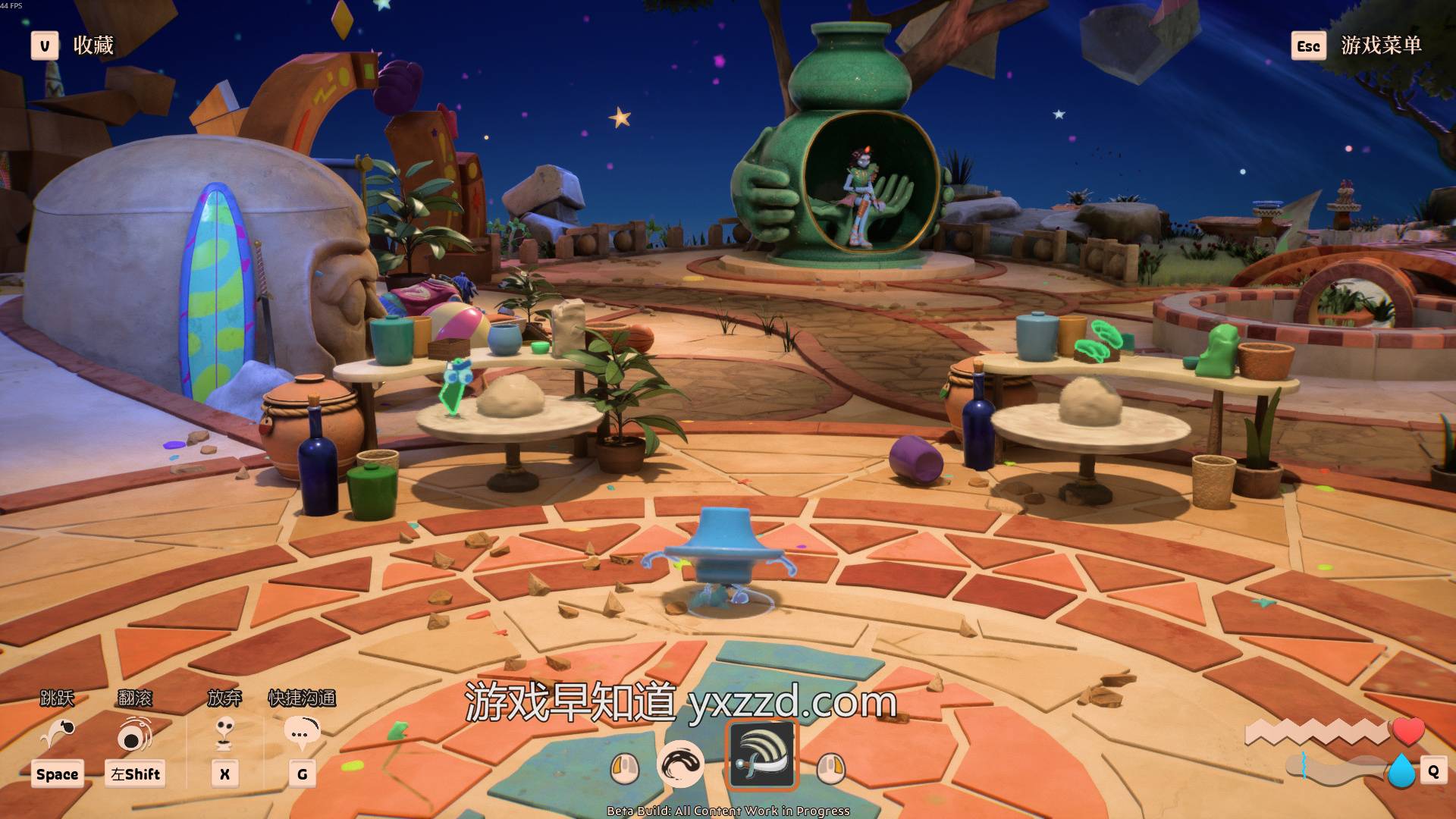Activate the black brush swirl ability
This screenshot has width=1456, height=819.
coord(680,764)
